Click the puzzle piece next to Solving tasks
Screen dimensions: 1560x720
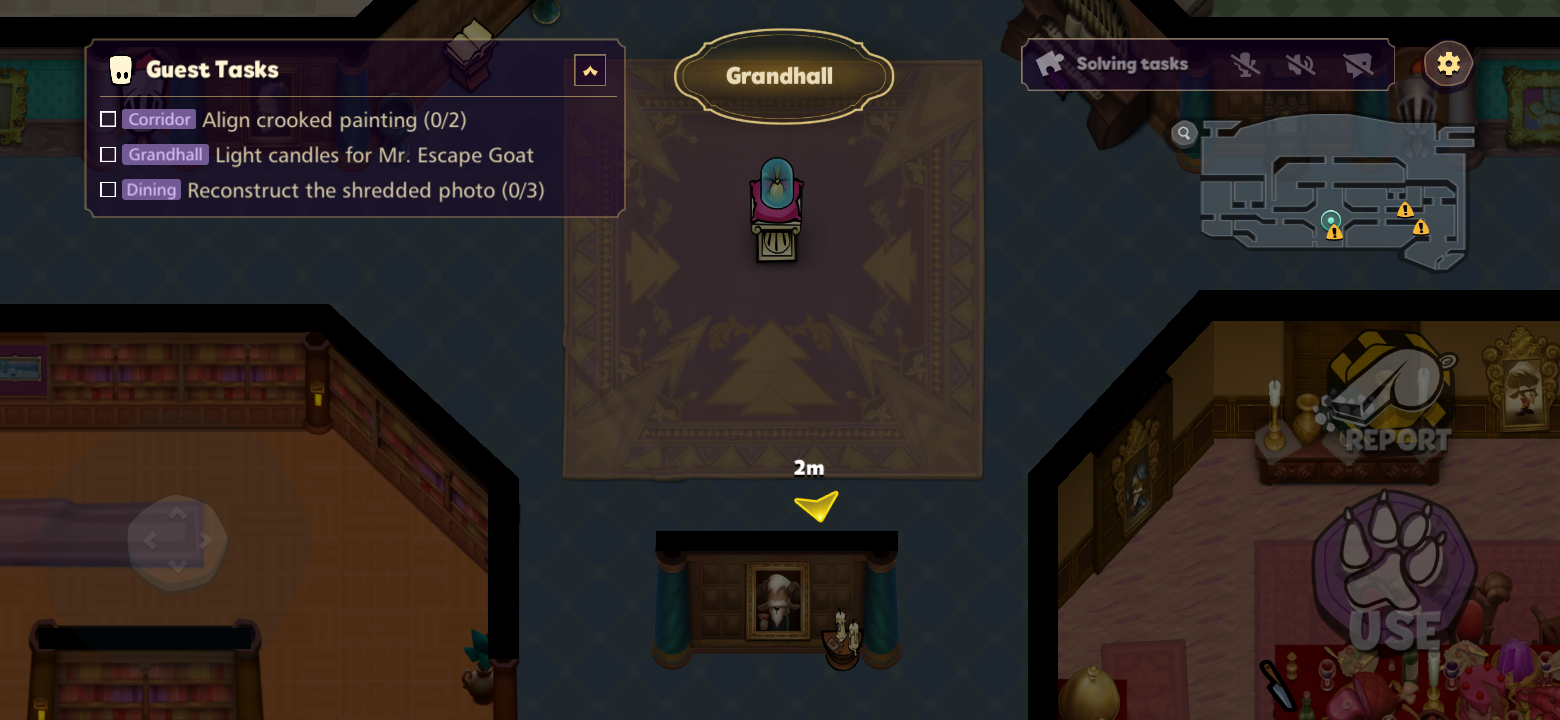pos(1048,62)
